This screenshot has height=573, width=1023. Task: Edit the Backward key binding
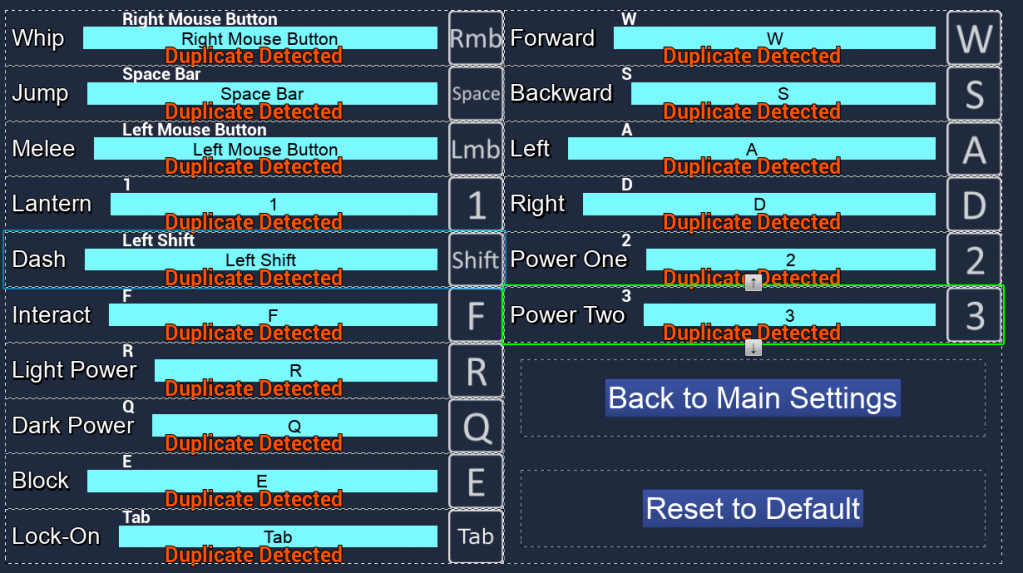(783, 94)
